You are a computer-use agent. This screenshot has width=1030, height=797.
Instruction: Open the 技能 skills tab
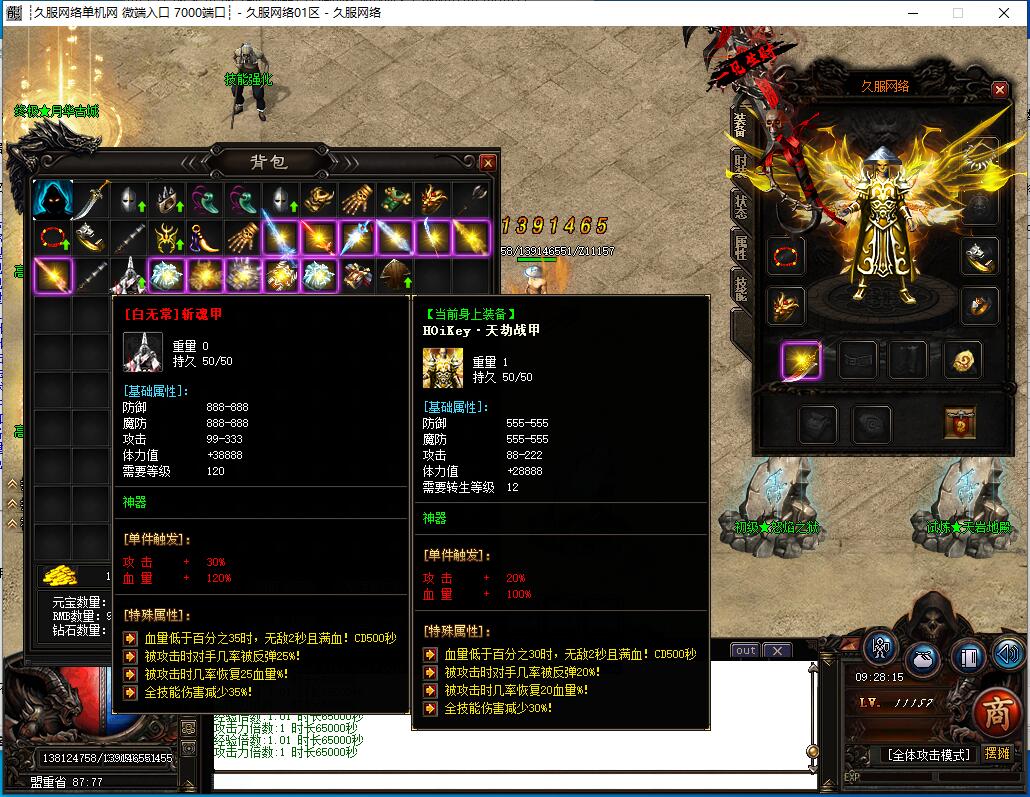point(740,291)
